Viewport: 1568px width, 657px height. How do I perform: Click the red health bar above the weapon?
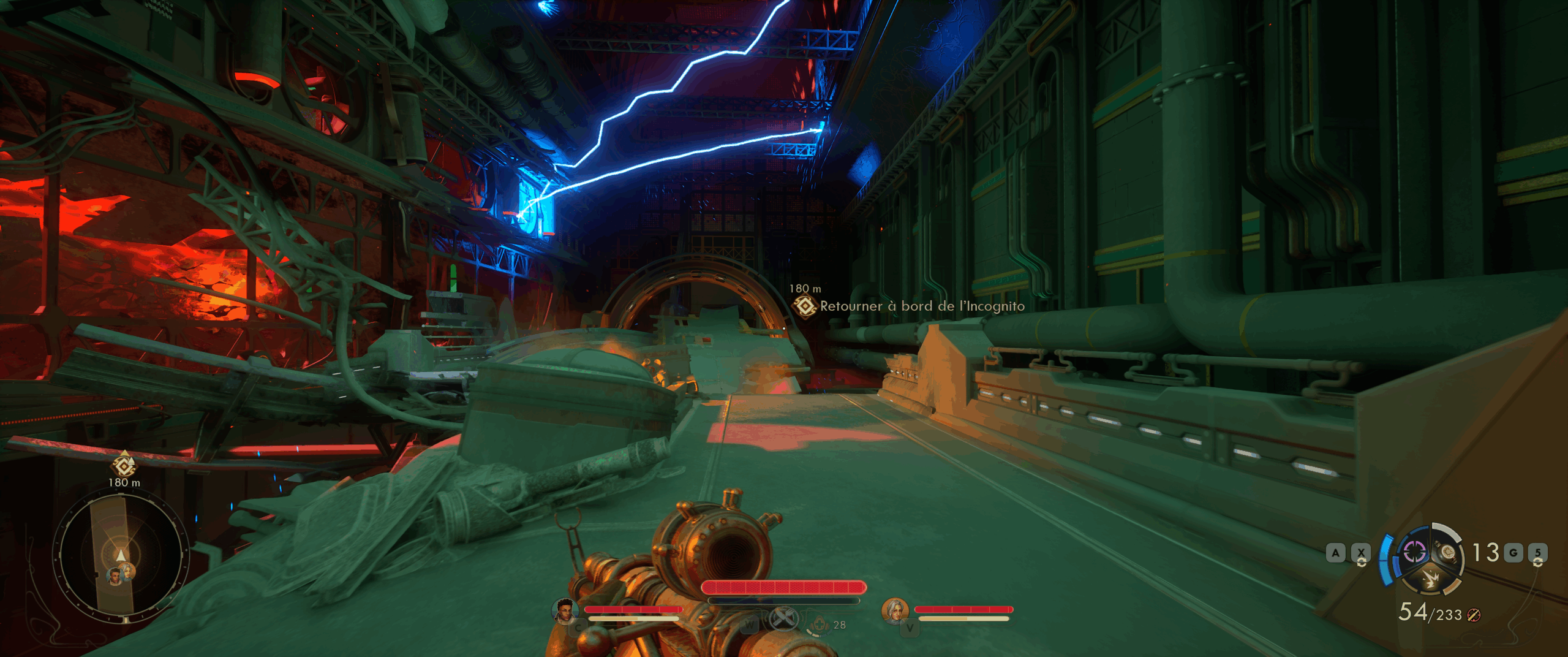click(x=783, y=588)
